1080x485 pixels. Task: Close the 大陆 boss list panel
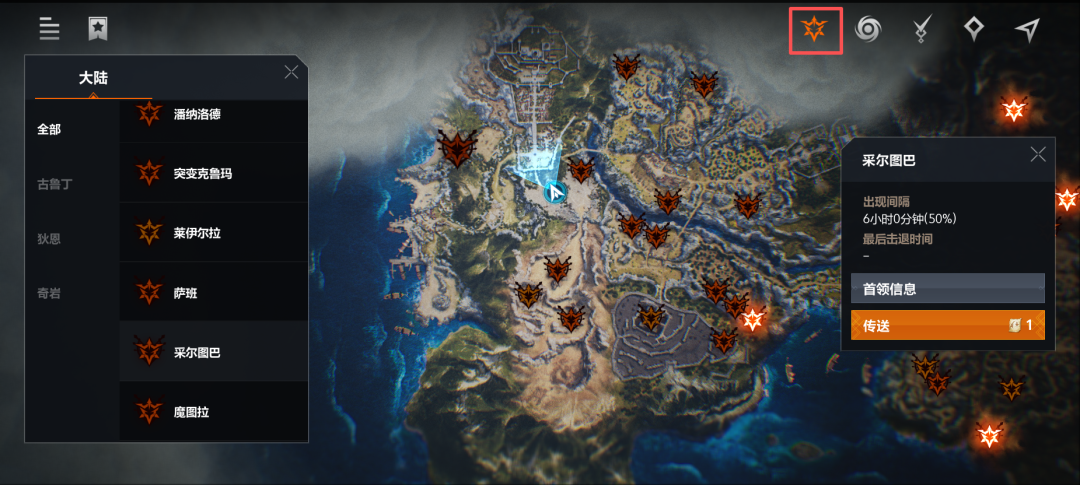[x=291, y=72]
